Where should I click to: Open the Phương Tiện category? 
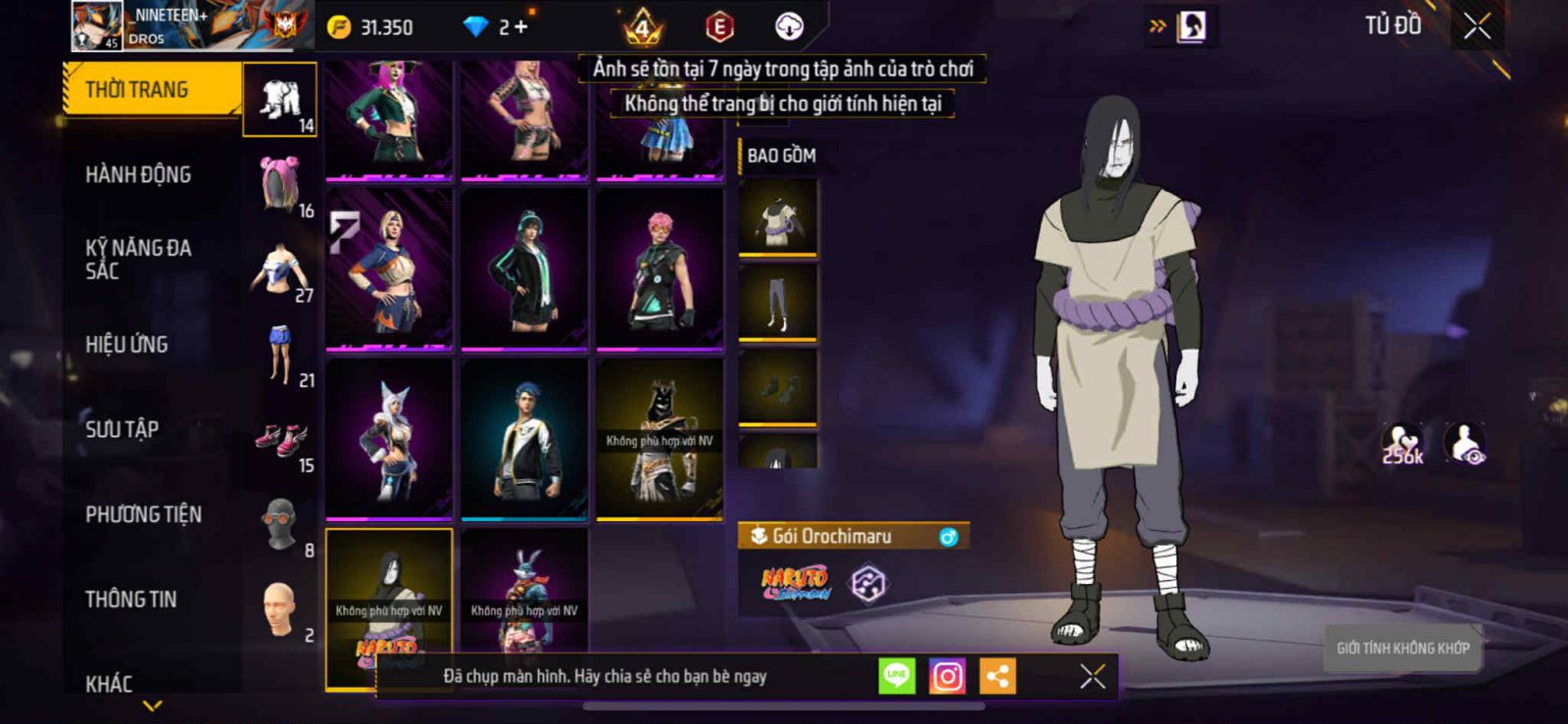pos(143,514)
